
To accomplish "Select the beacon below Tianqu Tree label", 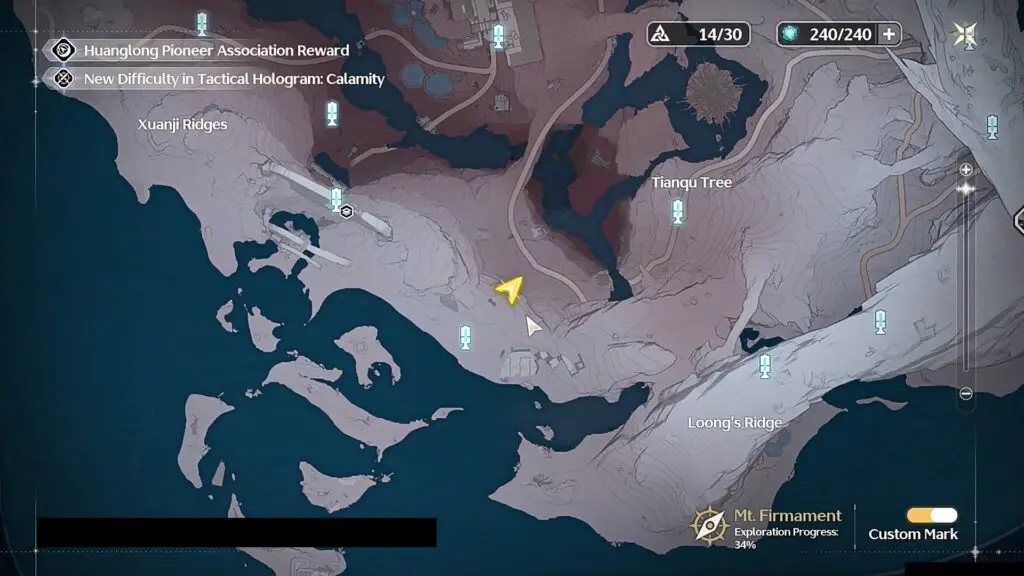I will tap(678, 211).
